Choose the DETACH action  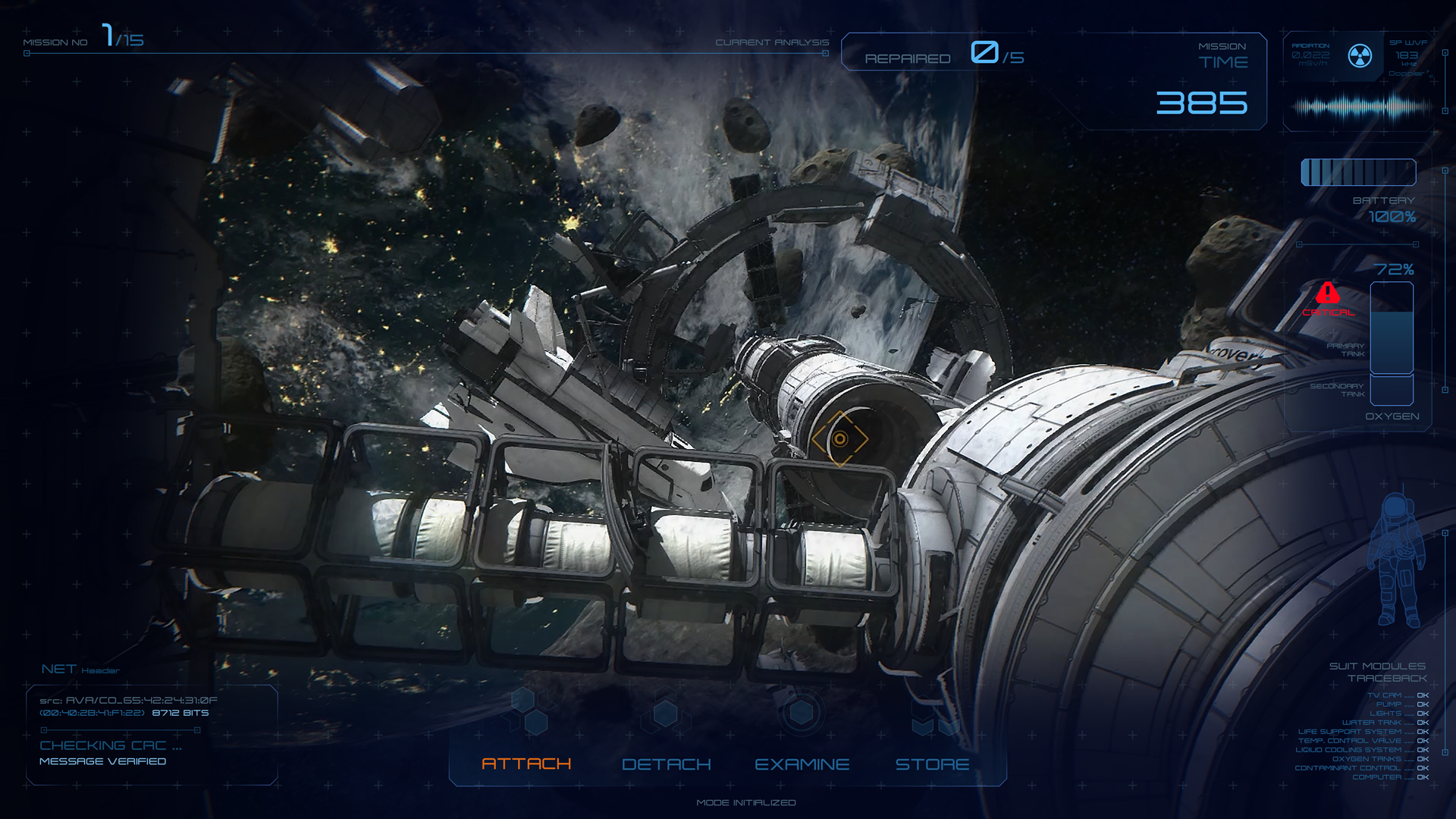[666, 764]
